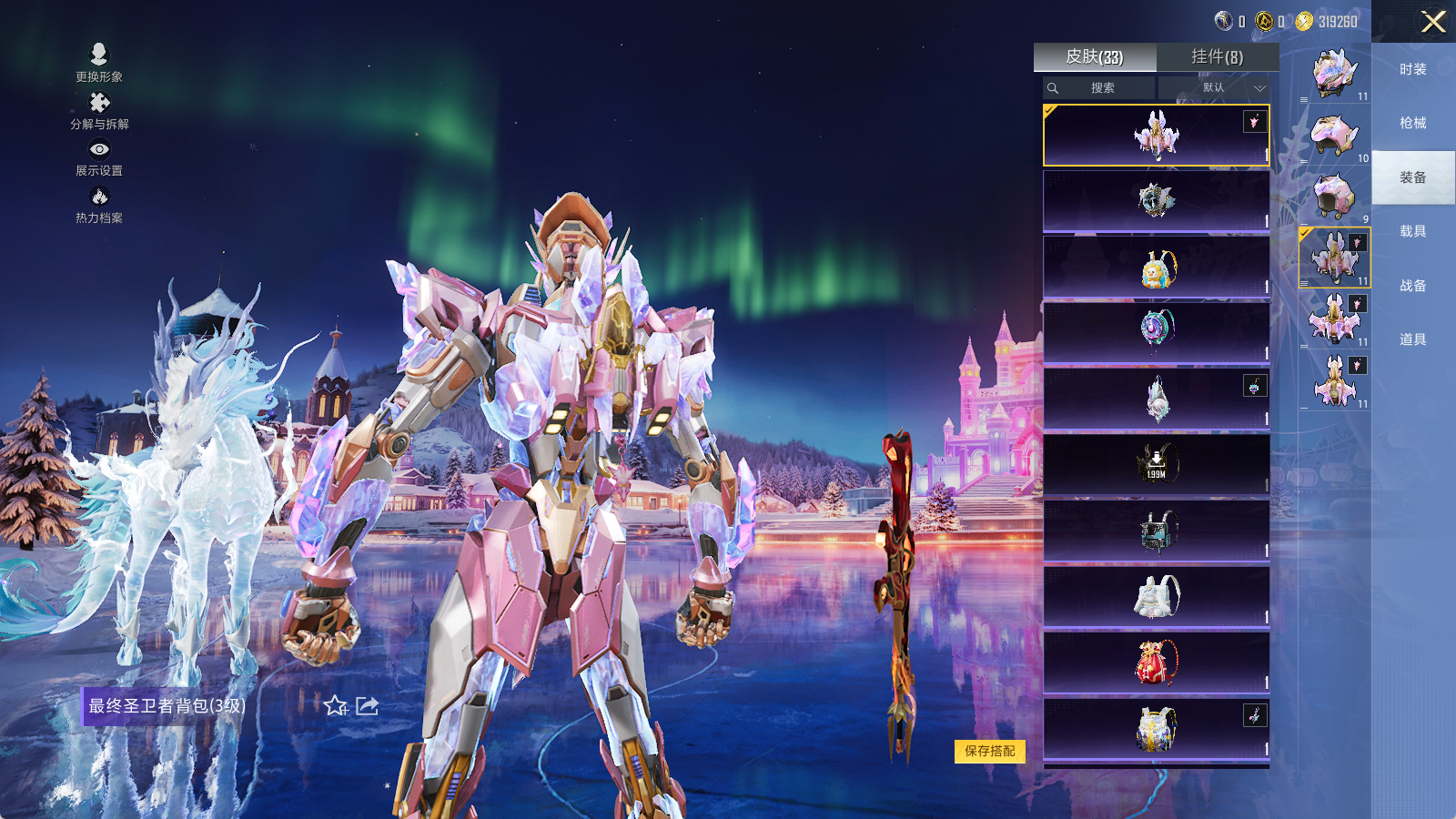Screen dimensions: 1456x819
Task: Select the 载具 vehicles category
Action: 1412,231
